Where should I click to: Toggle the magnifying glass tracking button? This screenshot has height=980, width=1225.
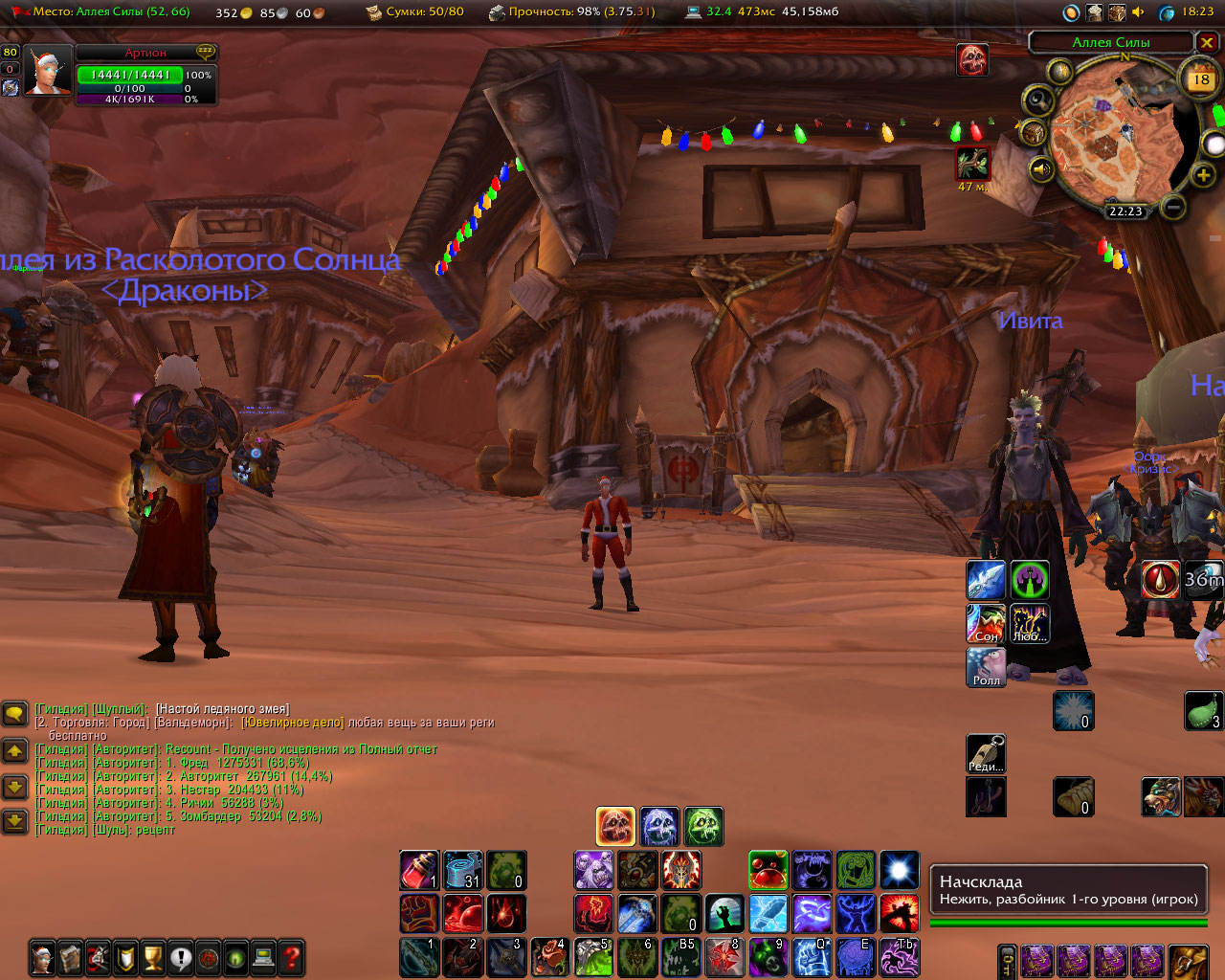coord(1037,100)
